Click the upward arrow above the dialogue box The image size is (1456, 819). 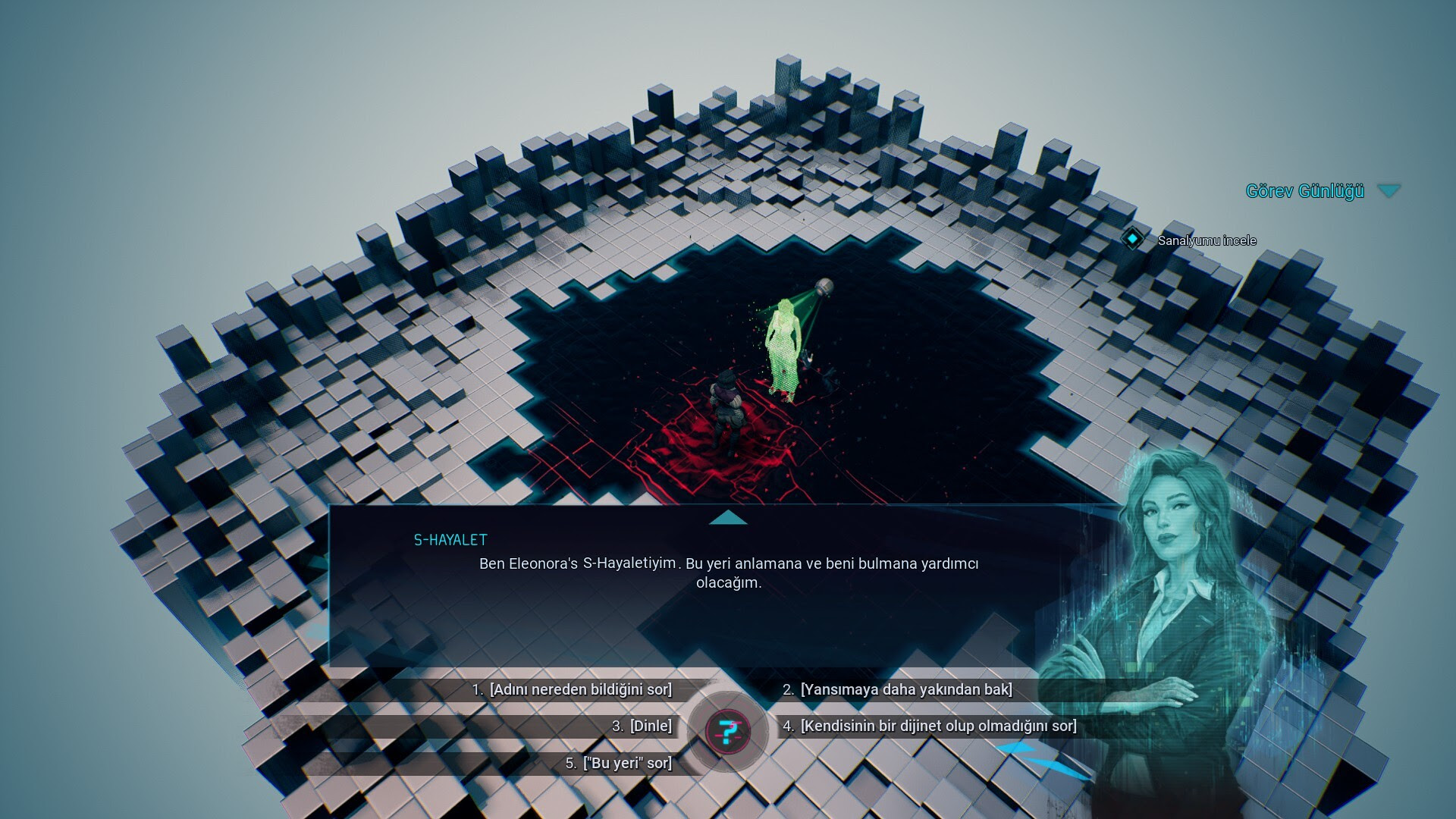pos(728,518)
